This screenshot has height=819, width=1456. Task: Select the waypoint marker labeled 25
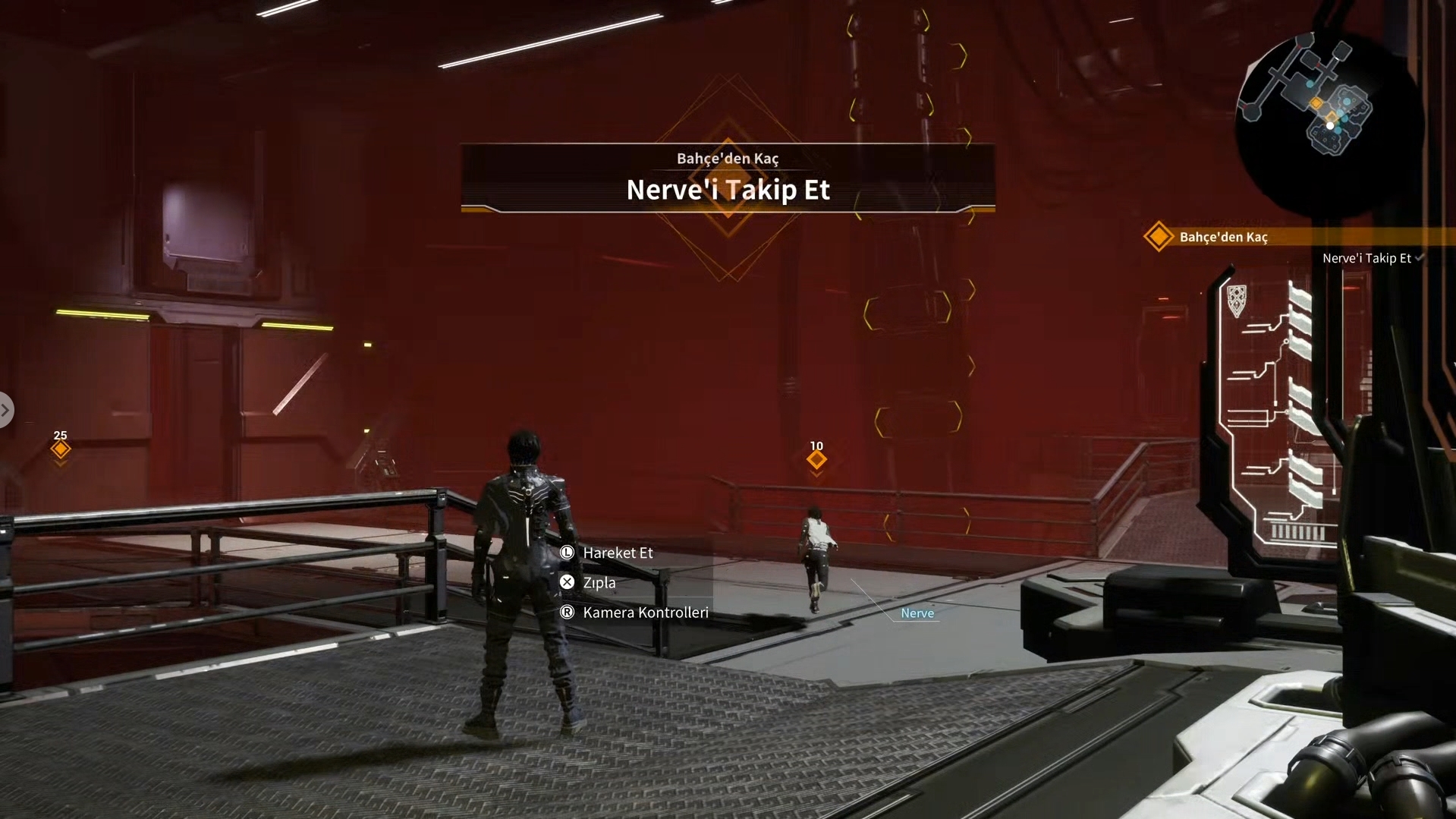click(x=61, y=449)
